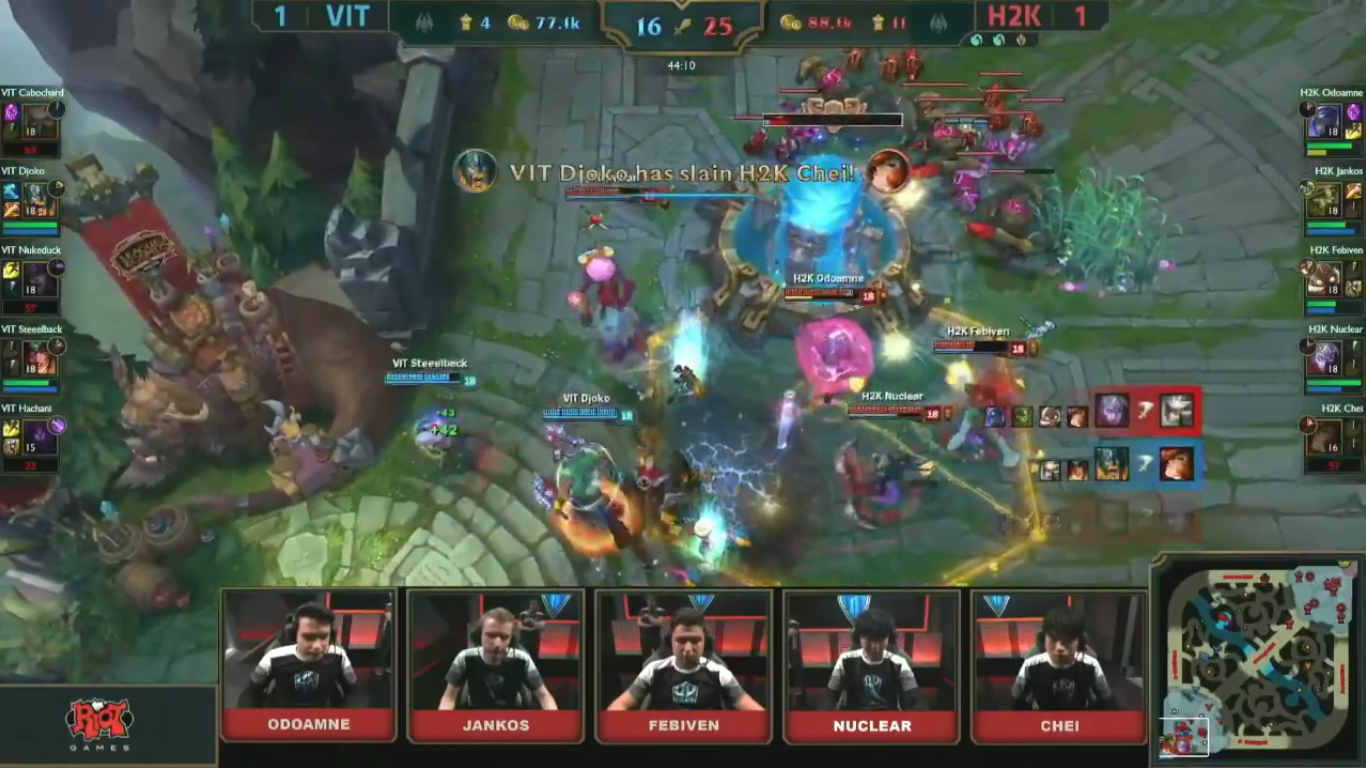Screen dimensions: 1366x768
Task: Select H2K Nuclear's champion portrait in sidebar
Action: (1325, 356)
